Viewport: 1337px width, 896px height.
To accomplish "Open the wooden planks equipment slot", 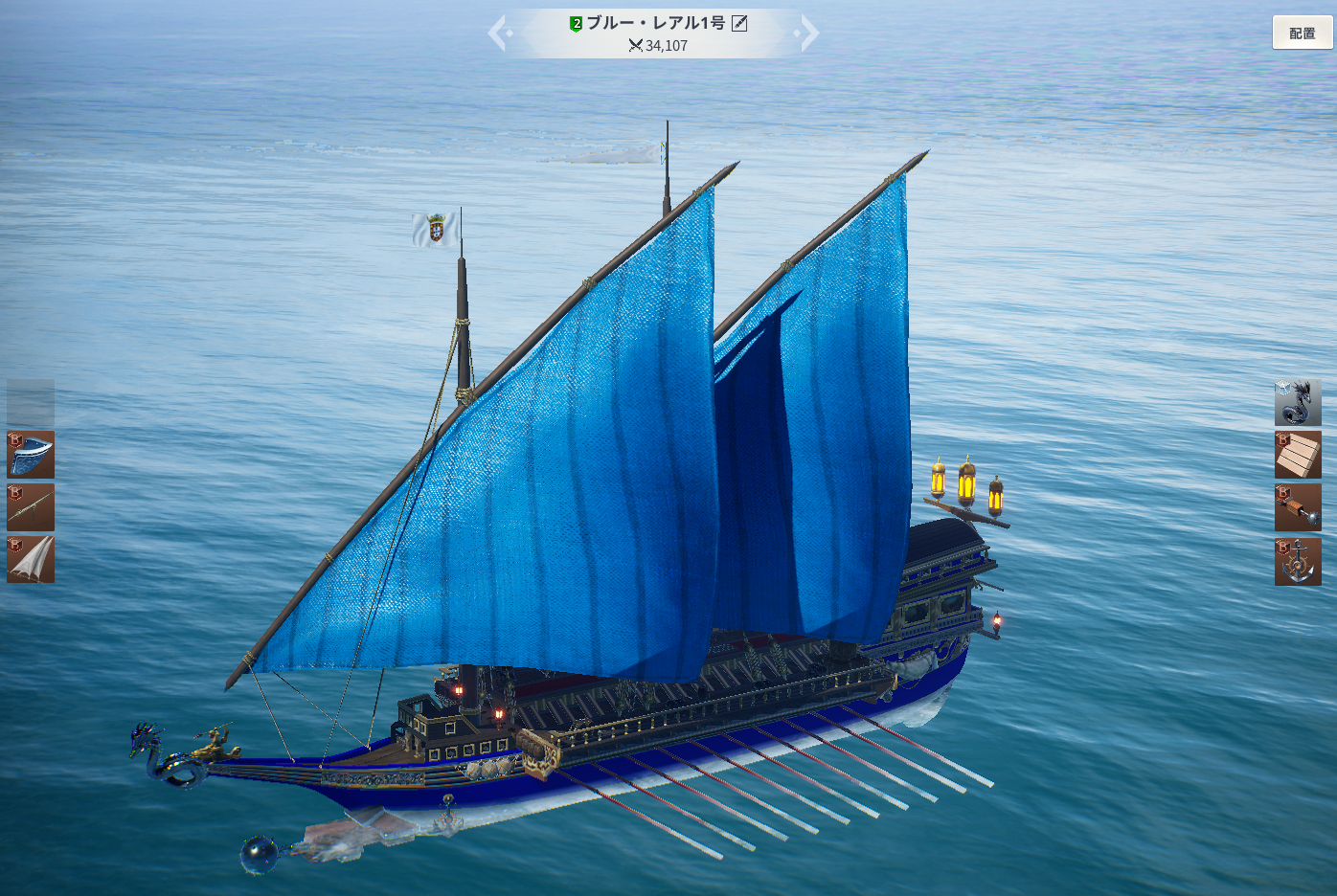I will click(x=1298, y=455).
